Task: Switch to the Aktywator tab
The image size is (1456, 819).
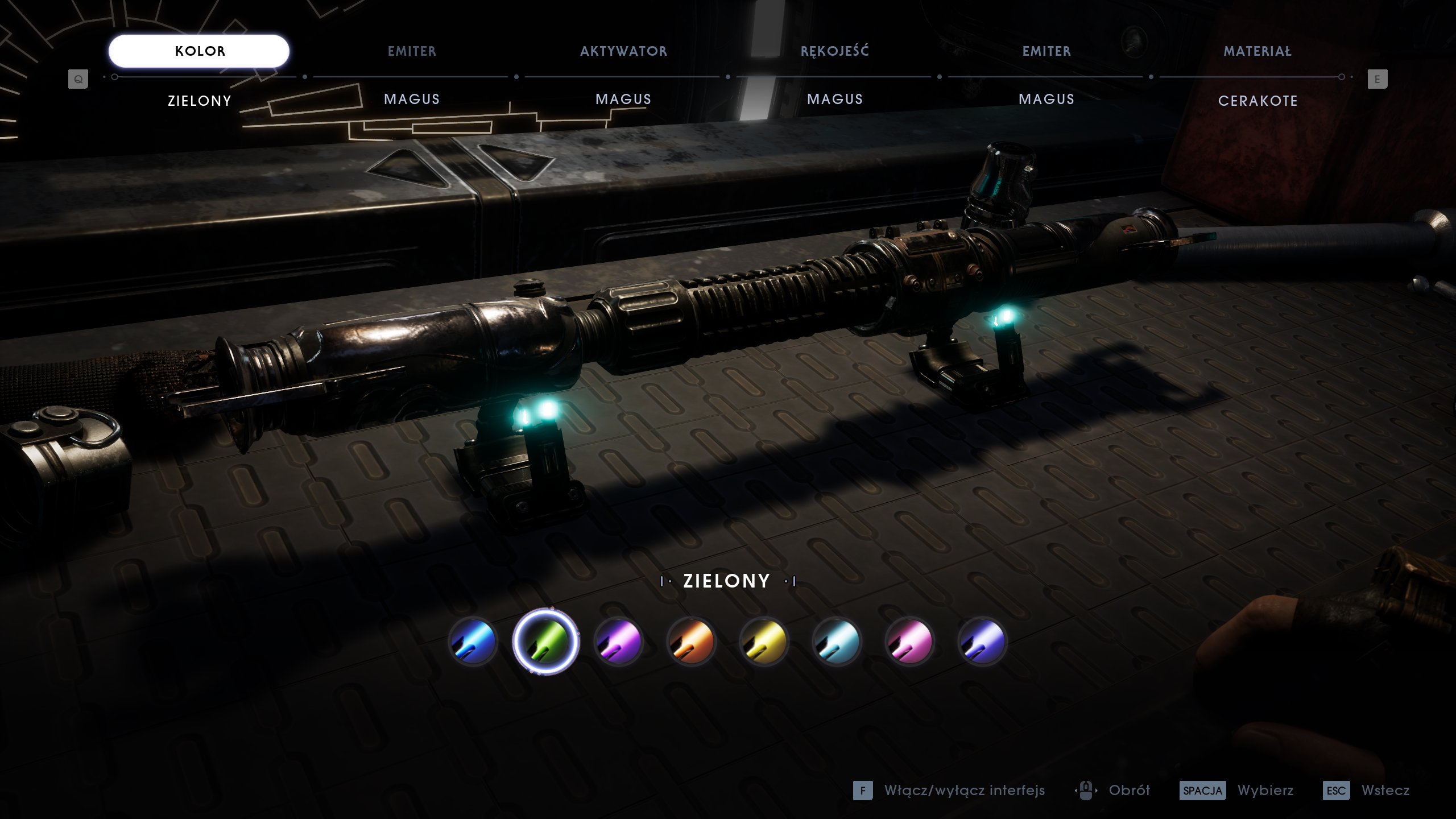Action: pyautogui.click(x=623, y=51)
